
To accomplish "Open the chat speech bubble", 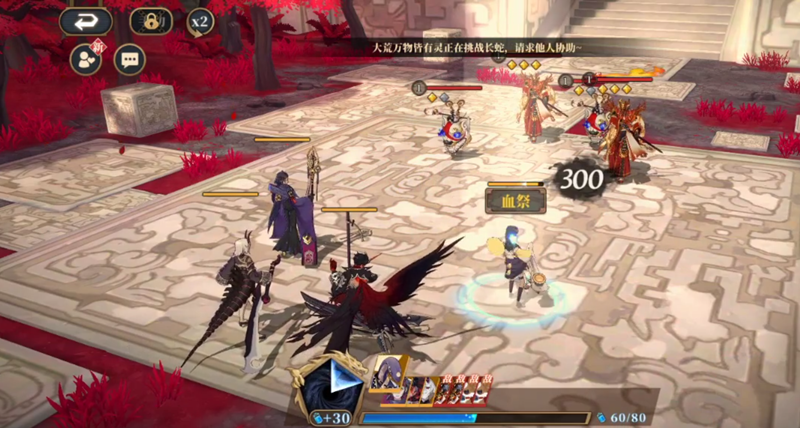I will click(x=129, y=59).
